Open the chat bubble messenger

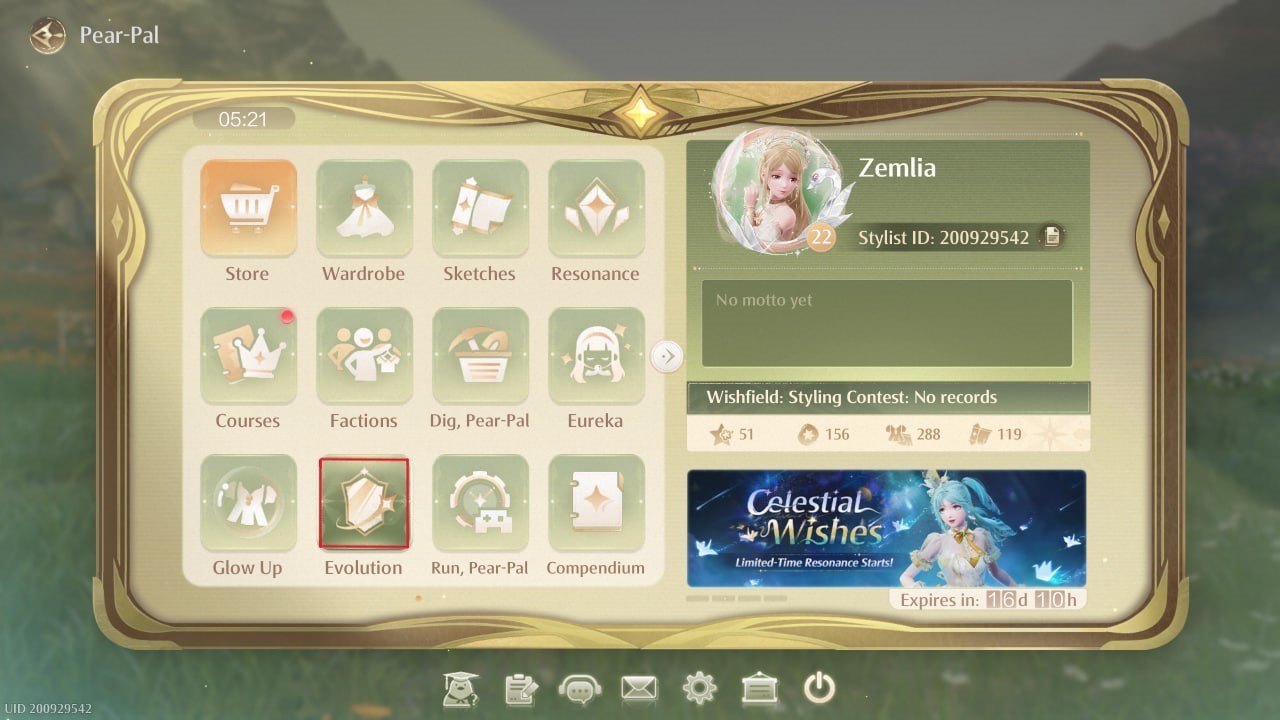pos(579,688)
